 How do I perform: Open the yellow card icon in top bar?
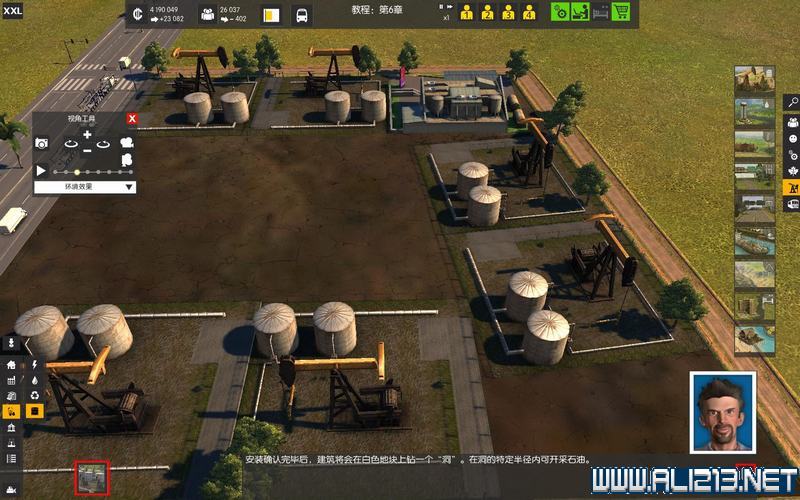pyautogui.click(x=270, y=15)
